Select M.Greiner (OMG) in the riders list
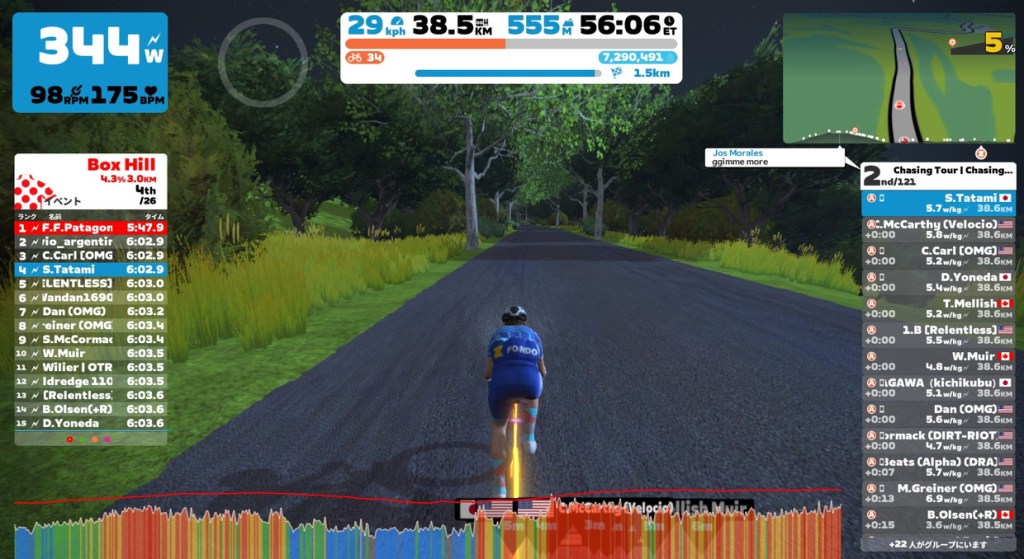Viewport: 1024px width, 559px height. [938, 492]
